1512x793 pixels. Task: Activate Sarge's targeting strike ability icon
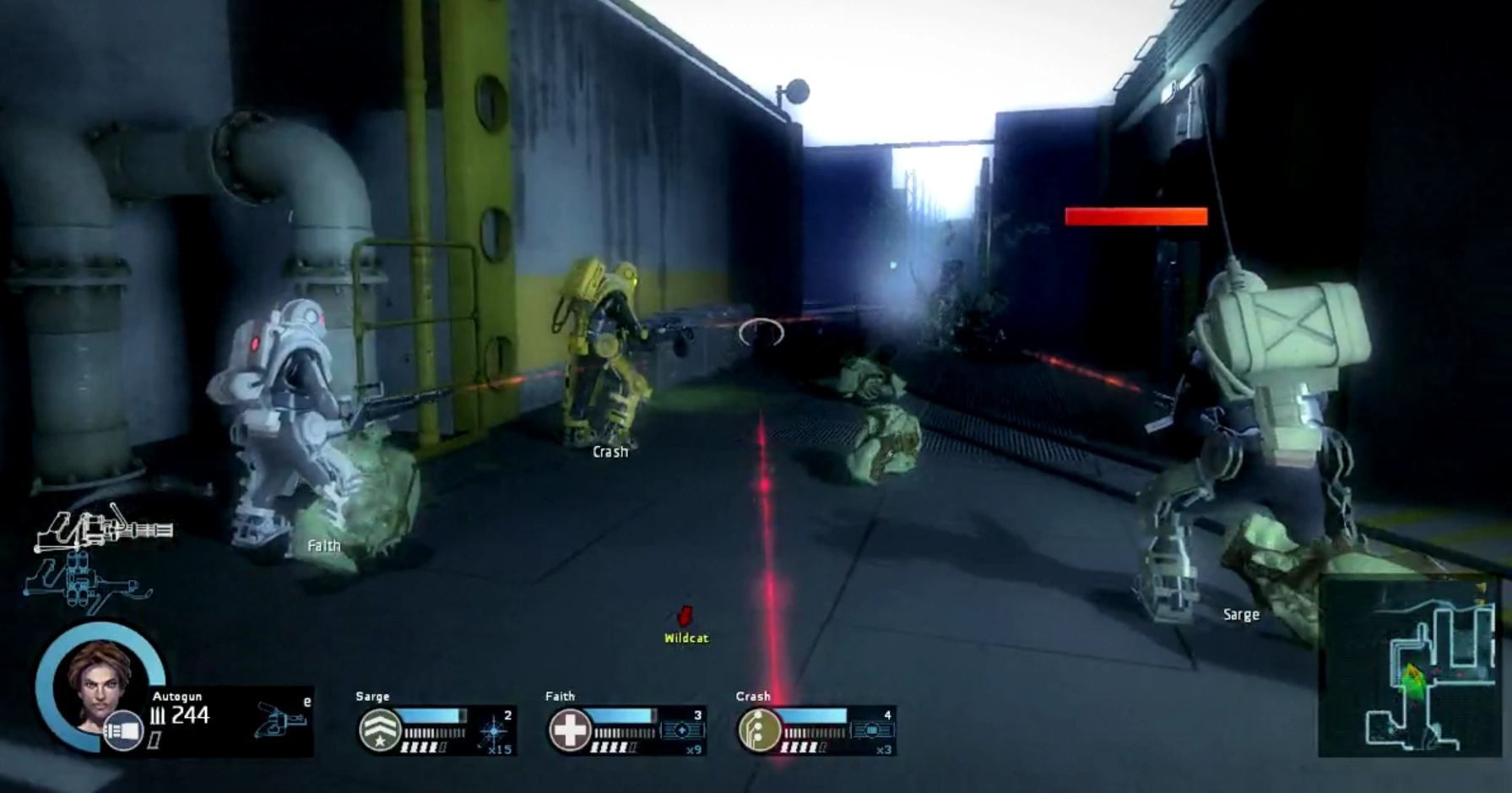click(x=493, y=730)
